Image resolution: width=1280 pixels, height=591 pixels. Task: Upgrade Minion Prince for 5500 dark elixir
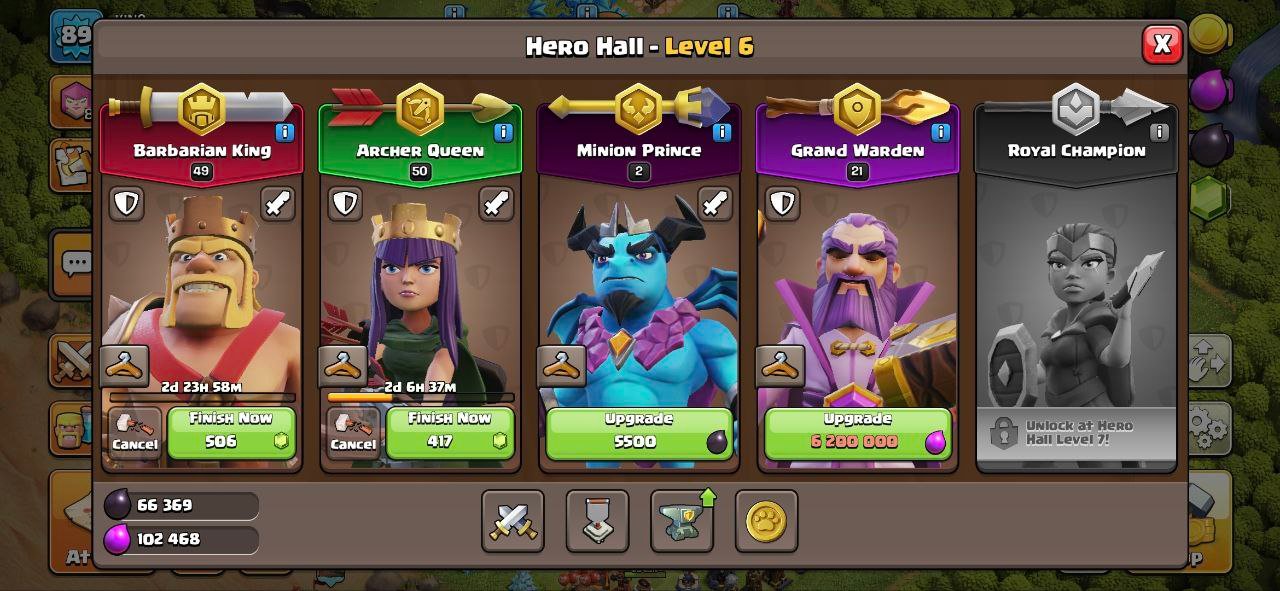(x=639, y=432)
